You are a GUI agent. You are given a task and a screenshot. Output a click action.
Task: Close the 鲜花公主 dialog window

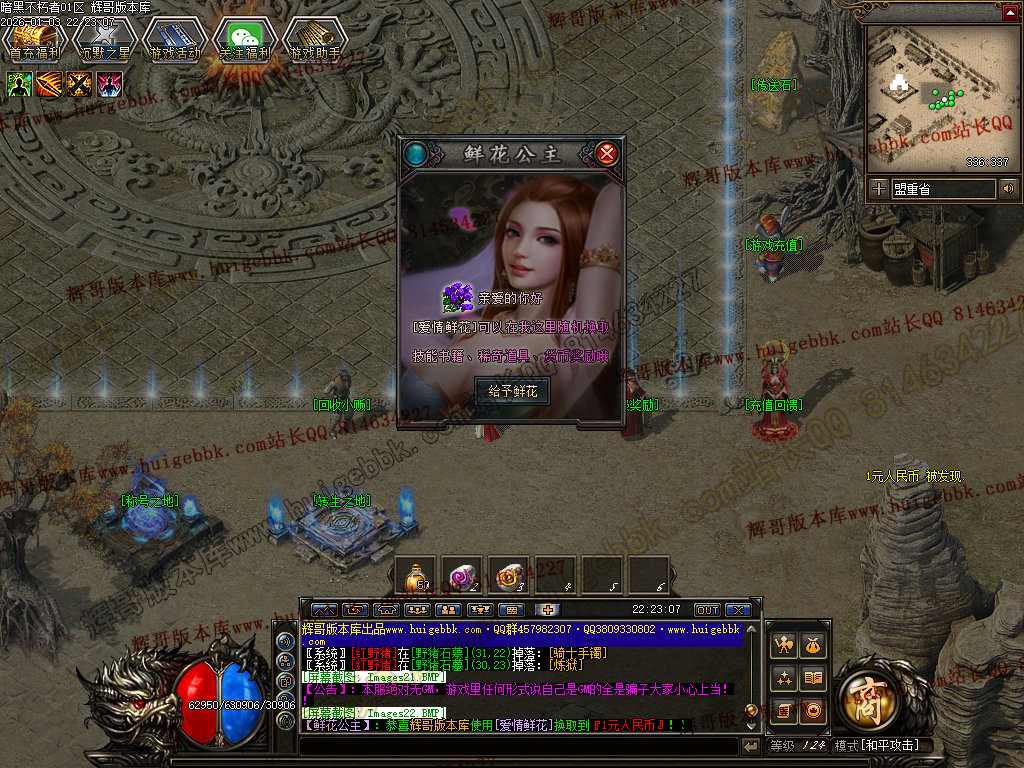click(x=606, y=154)
